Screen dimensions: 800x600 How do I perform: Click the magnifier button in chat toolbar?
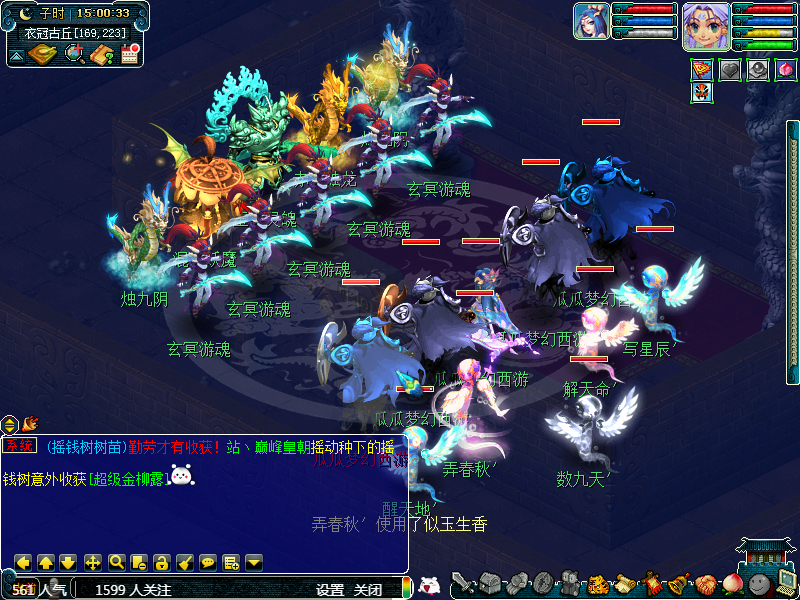pyautogui.click(x=116, y=562)
